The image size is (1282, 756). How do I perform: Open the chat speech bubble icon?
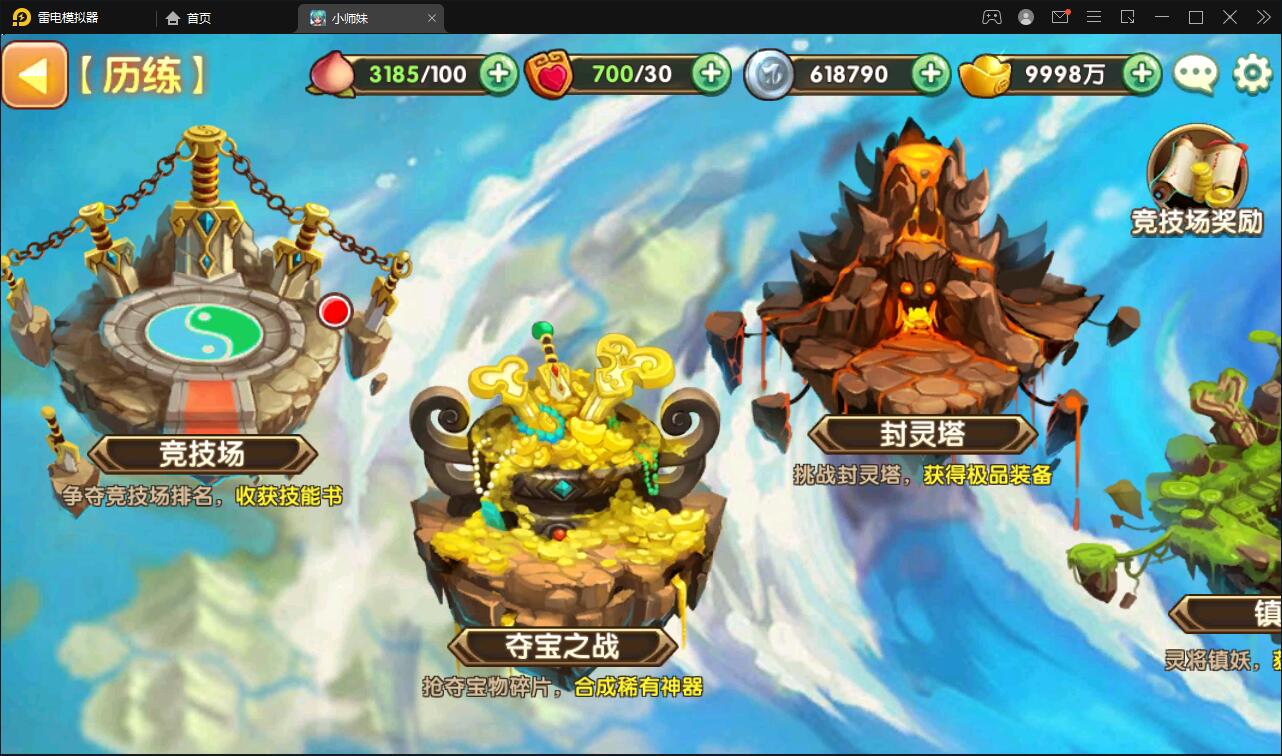point(1195,74)
